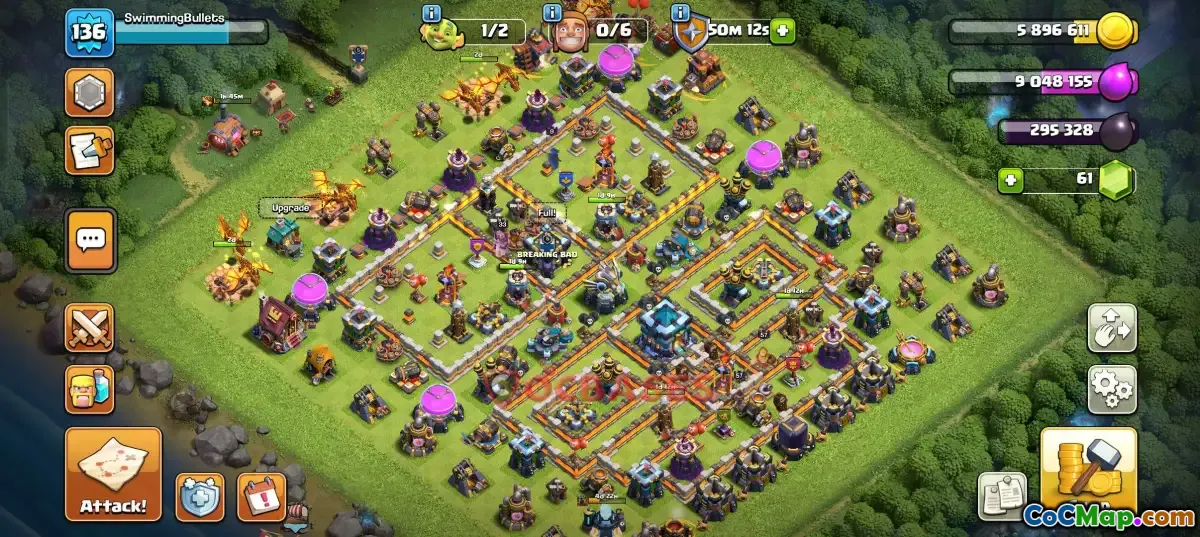Open the scroll and quill news icon
This screenshot has height=537, width=1200.
(x=90, y=150)
